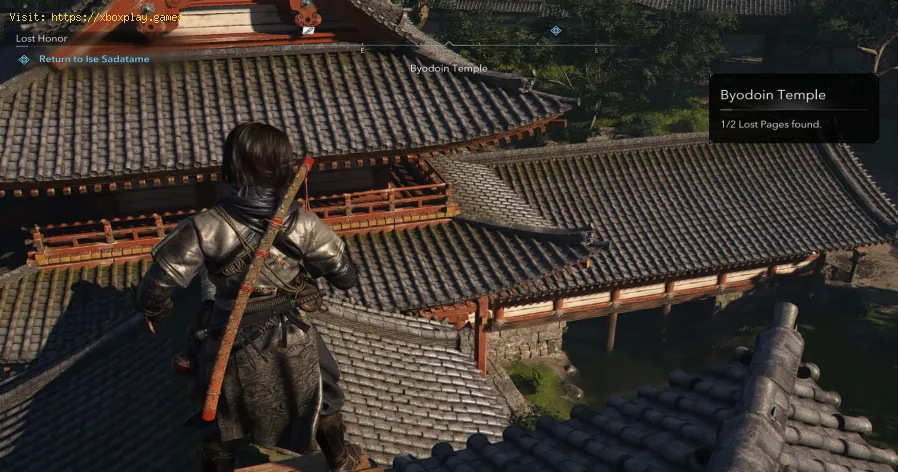The image size is (898, 472).
Task: Click the blue diamond compass quest marker
Action: [556, 30]
